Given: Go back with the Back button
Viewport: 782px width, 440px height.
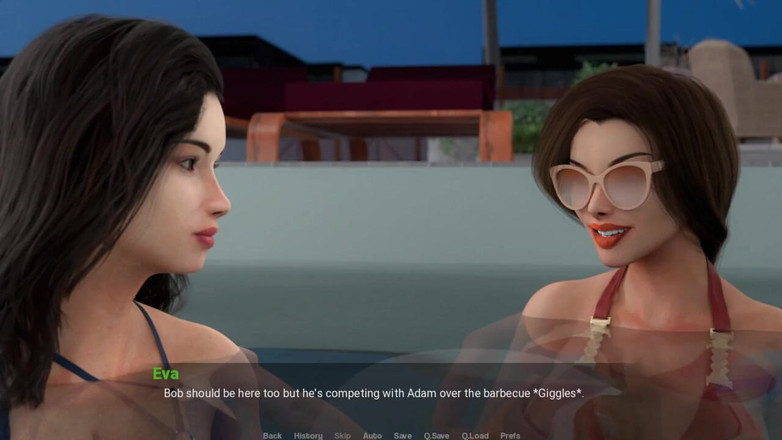Looking at the screenshot, I should tap(272, 435).
